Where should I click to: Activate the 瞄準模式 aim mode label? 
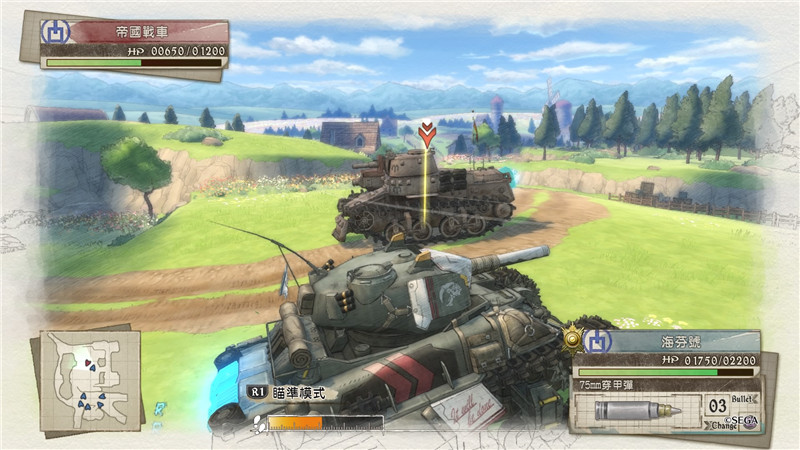pos(298,393)
